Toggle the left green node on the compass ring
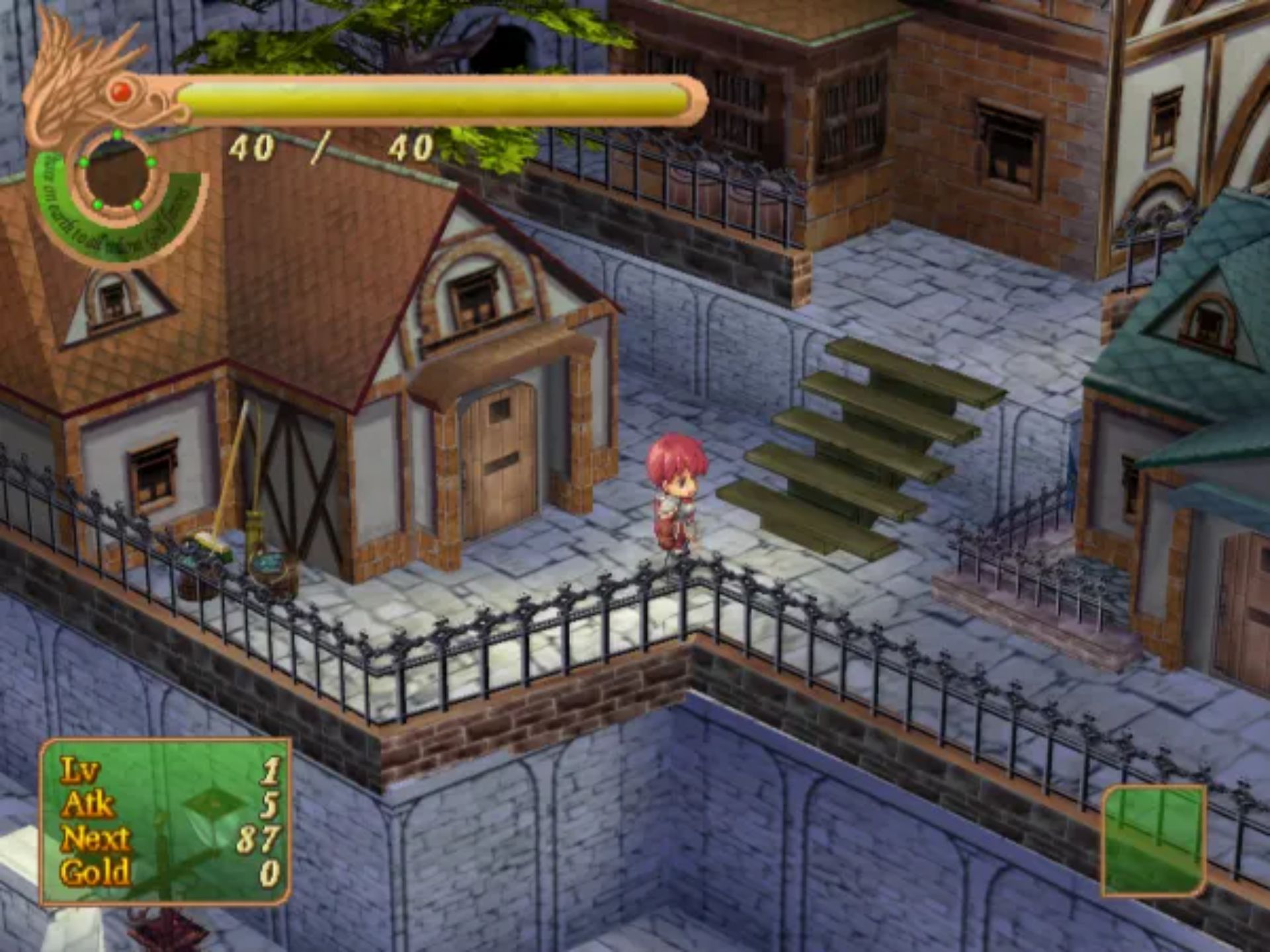The image size is (1270, 952). (x=84, y=163)
